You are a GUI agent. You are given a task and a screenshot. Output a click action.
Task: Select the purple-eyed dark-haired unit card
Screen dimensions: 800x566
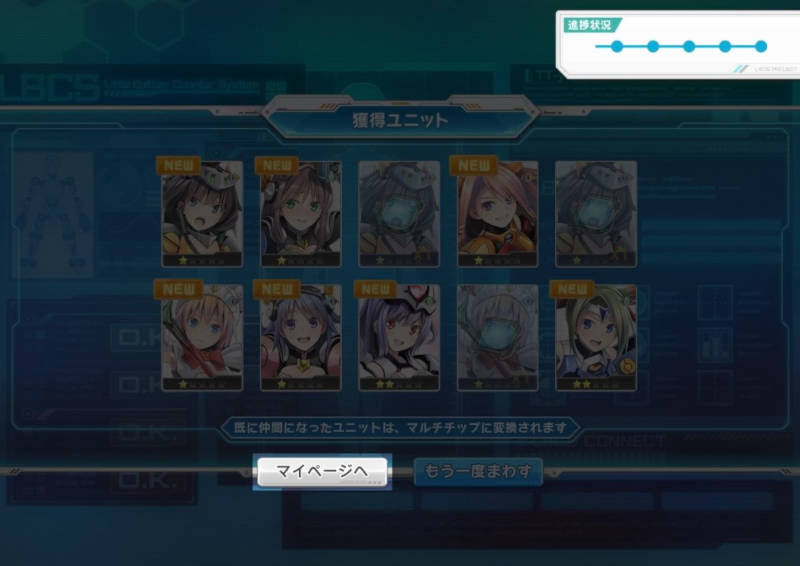pos(301,337)
